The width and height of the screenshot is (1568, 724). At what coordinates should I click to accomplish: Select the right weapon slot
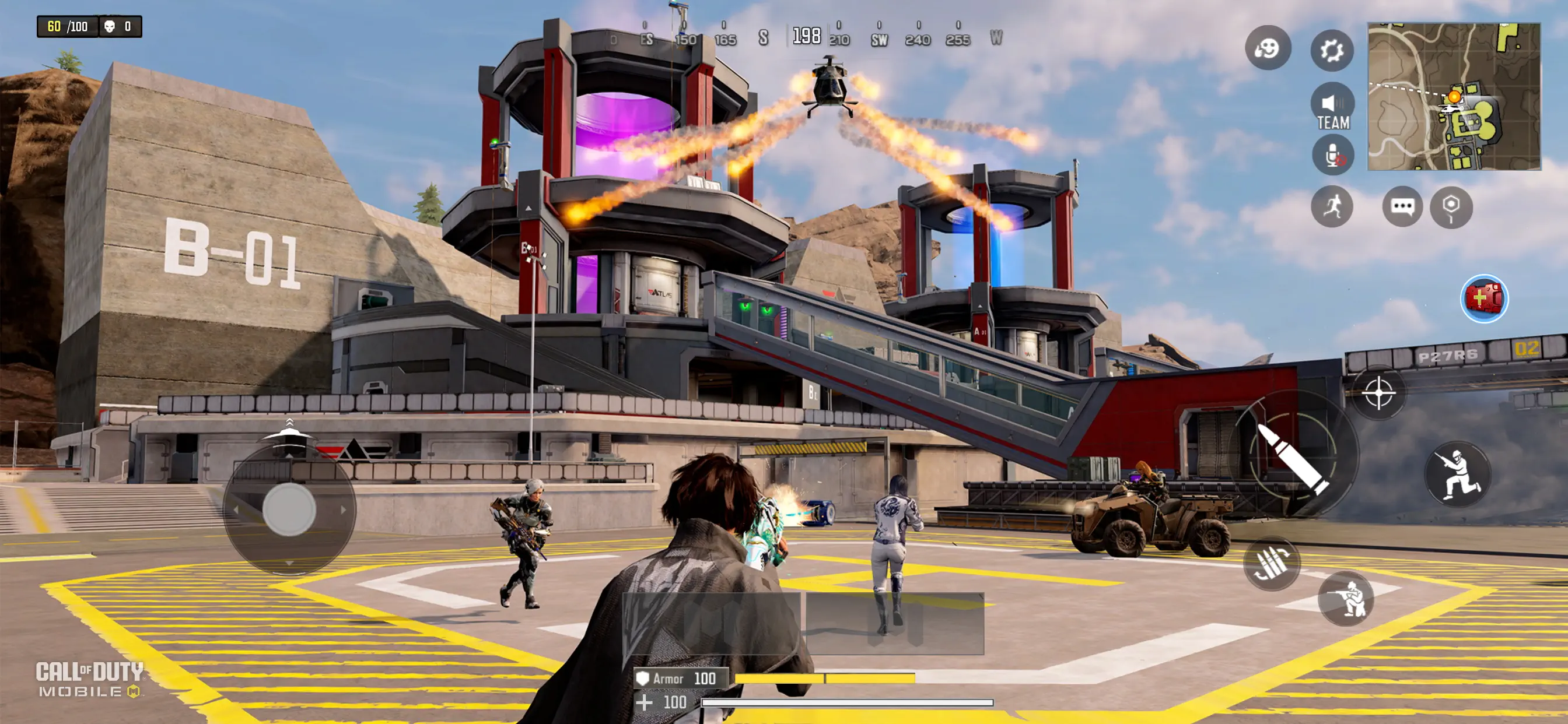pos(895,623)
